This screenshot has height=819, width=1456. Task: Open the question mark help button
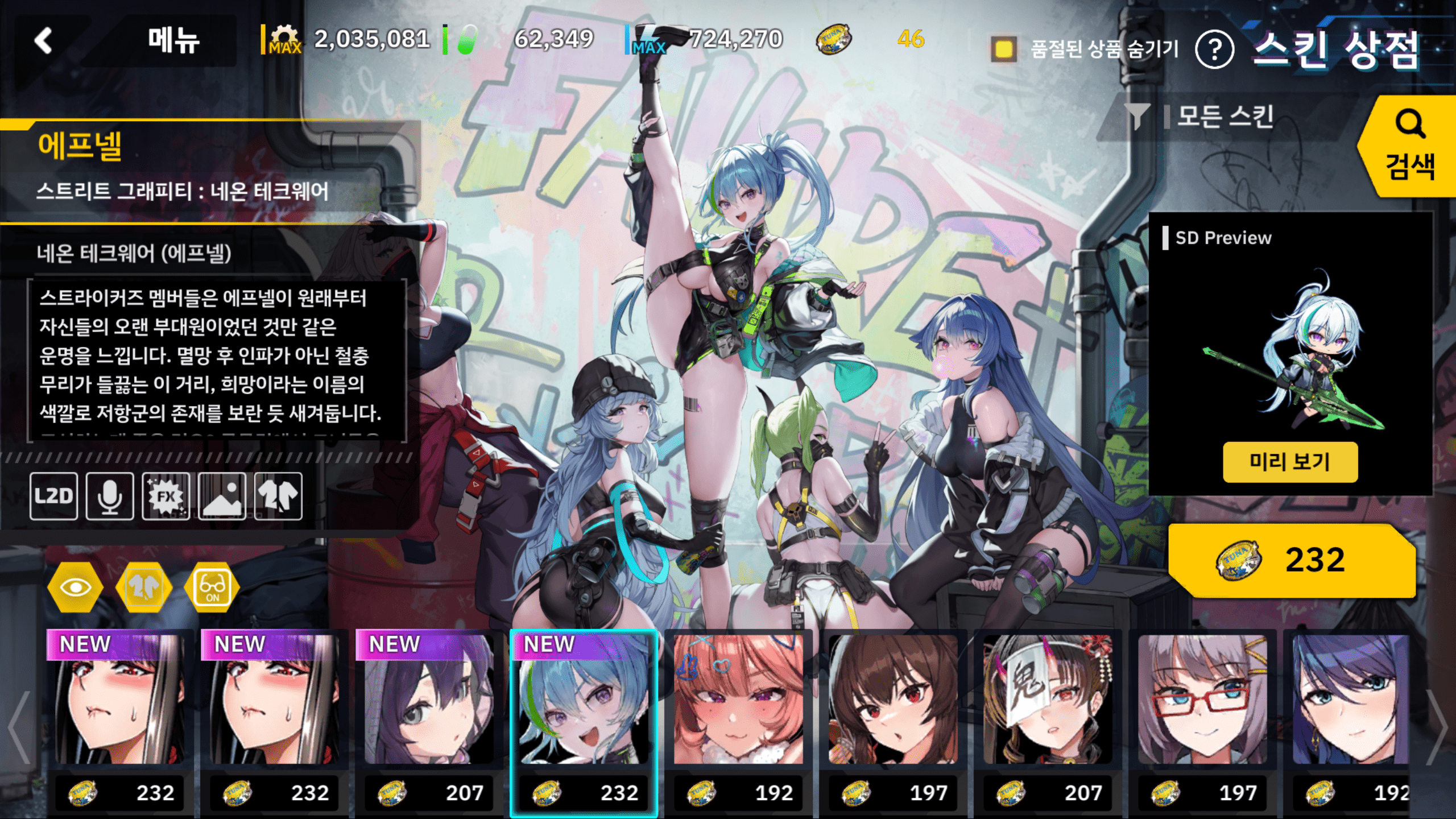[x=1214, y=50]
